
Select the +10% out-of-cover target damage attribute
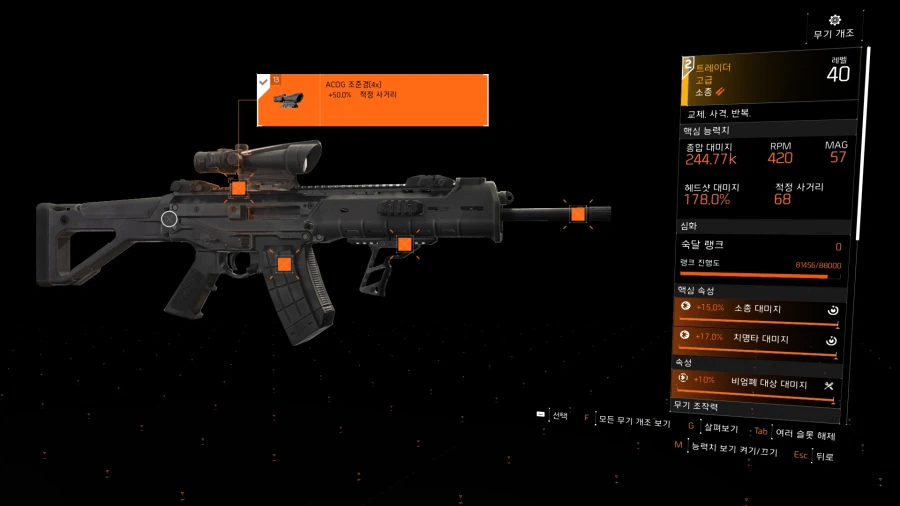coord(757,383)
